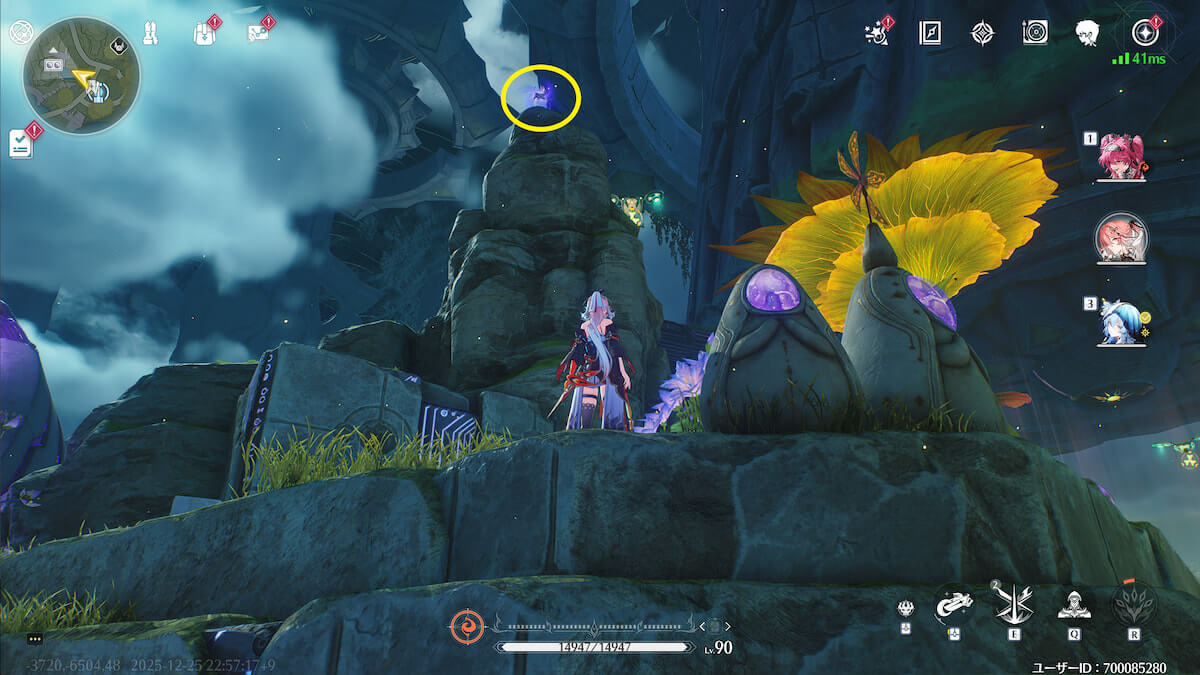
Task: Select the active circled character portrait
Action: click(1121, 238)
